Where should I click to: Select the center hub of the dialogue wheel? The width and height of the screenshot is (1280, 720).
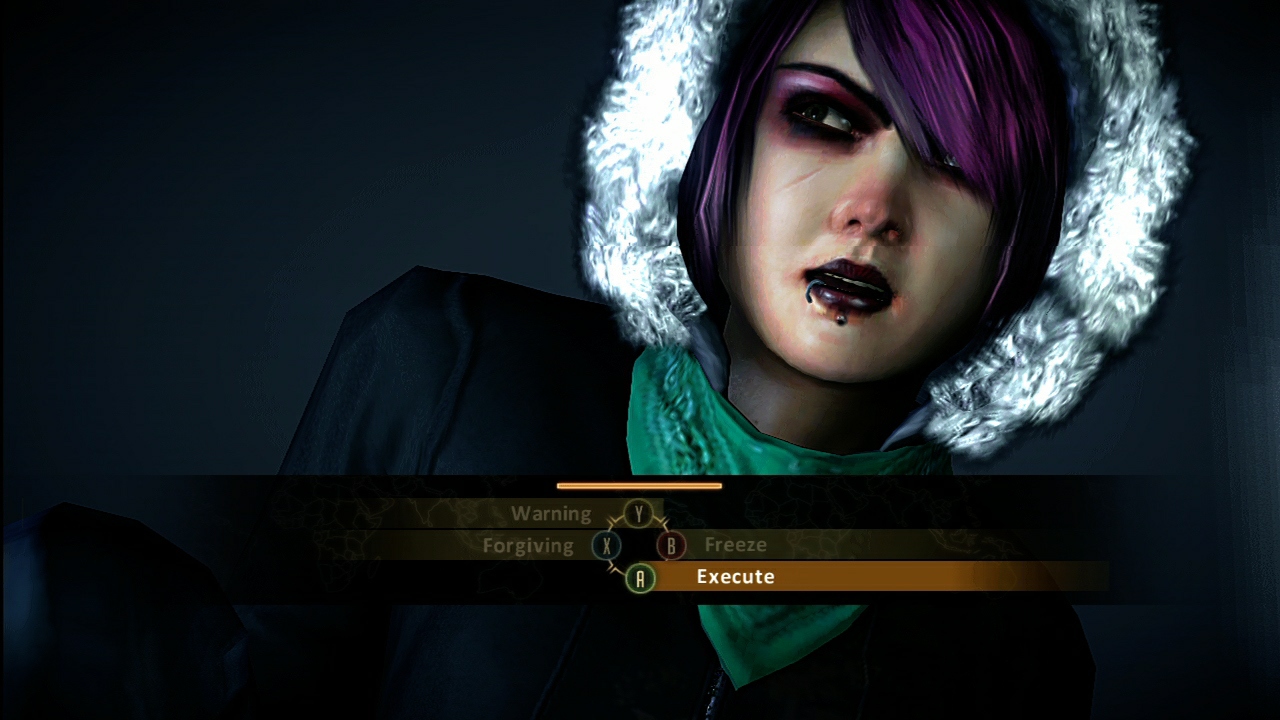pyautogui.click(x=639, y=546)
